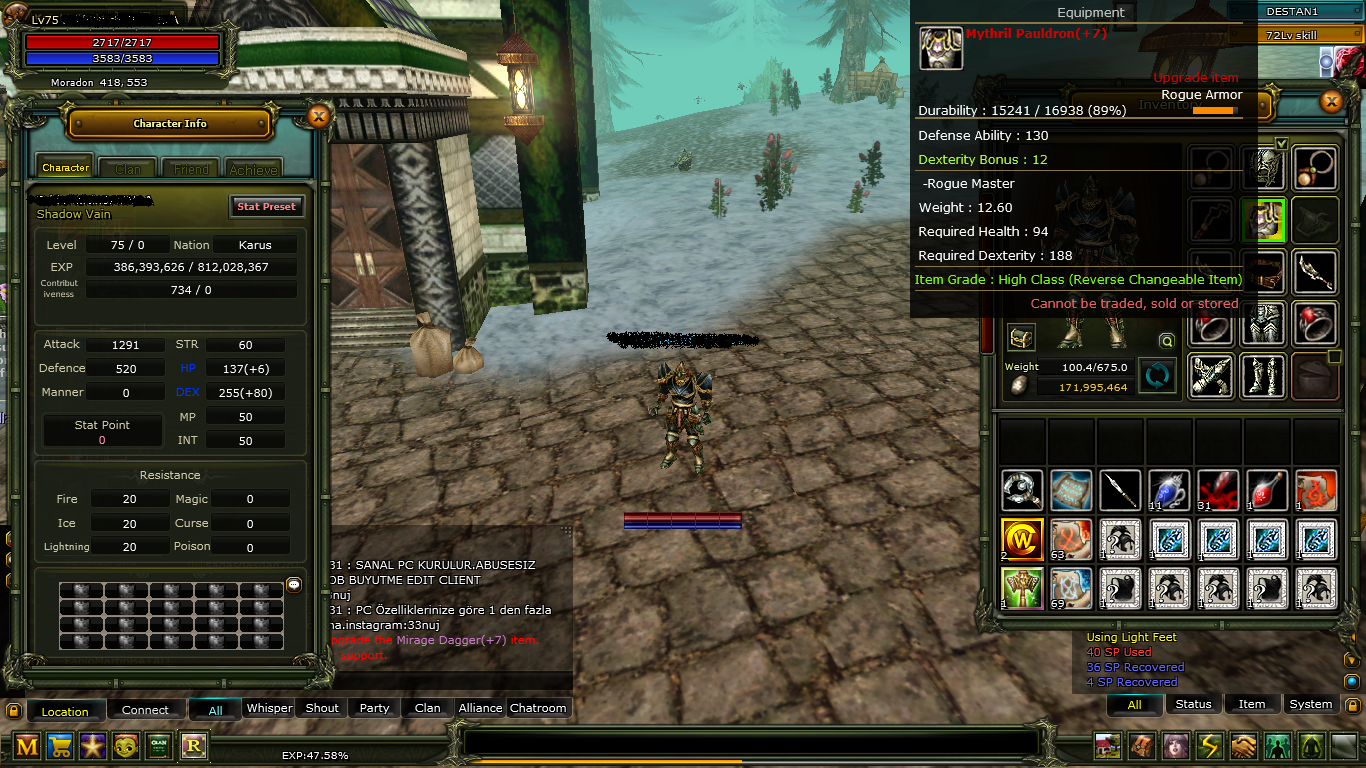
Task: Open the handshake trade icon
Action: coord(1243,746)
